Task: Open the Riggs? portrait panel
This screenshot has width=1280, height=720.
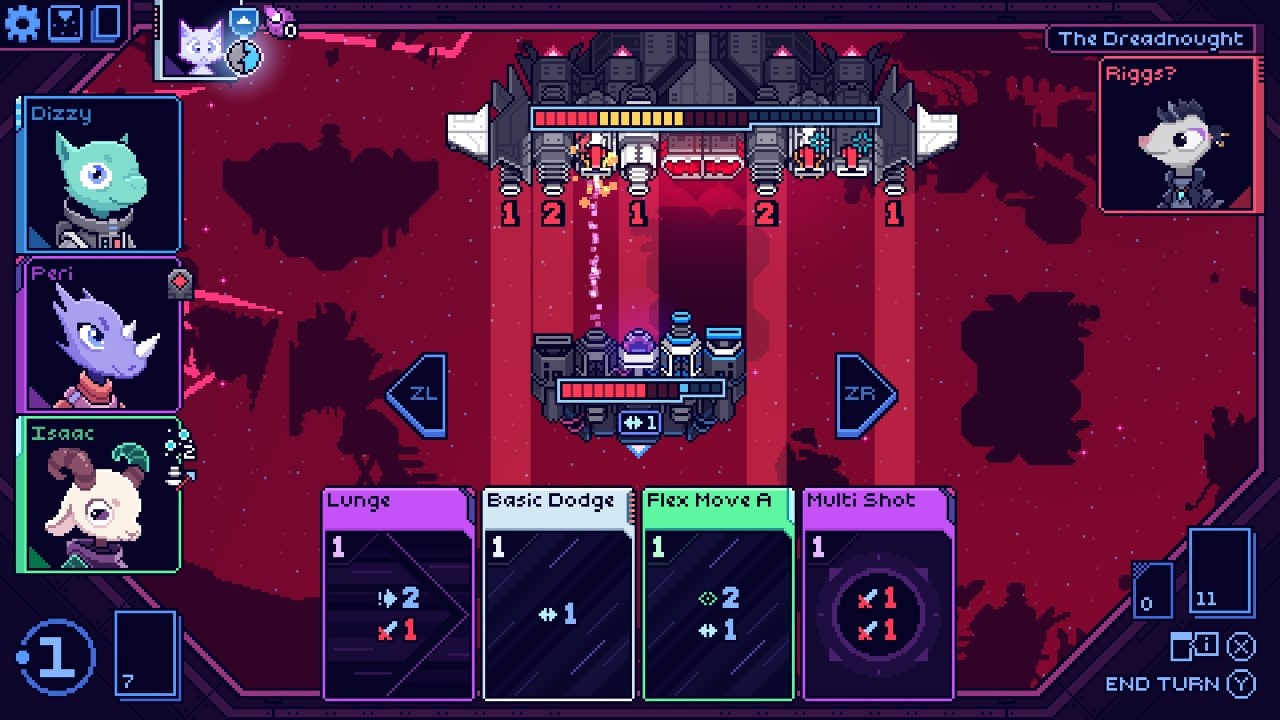Action: pos(1176,135)
